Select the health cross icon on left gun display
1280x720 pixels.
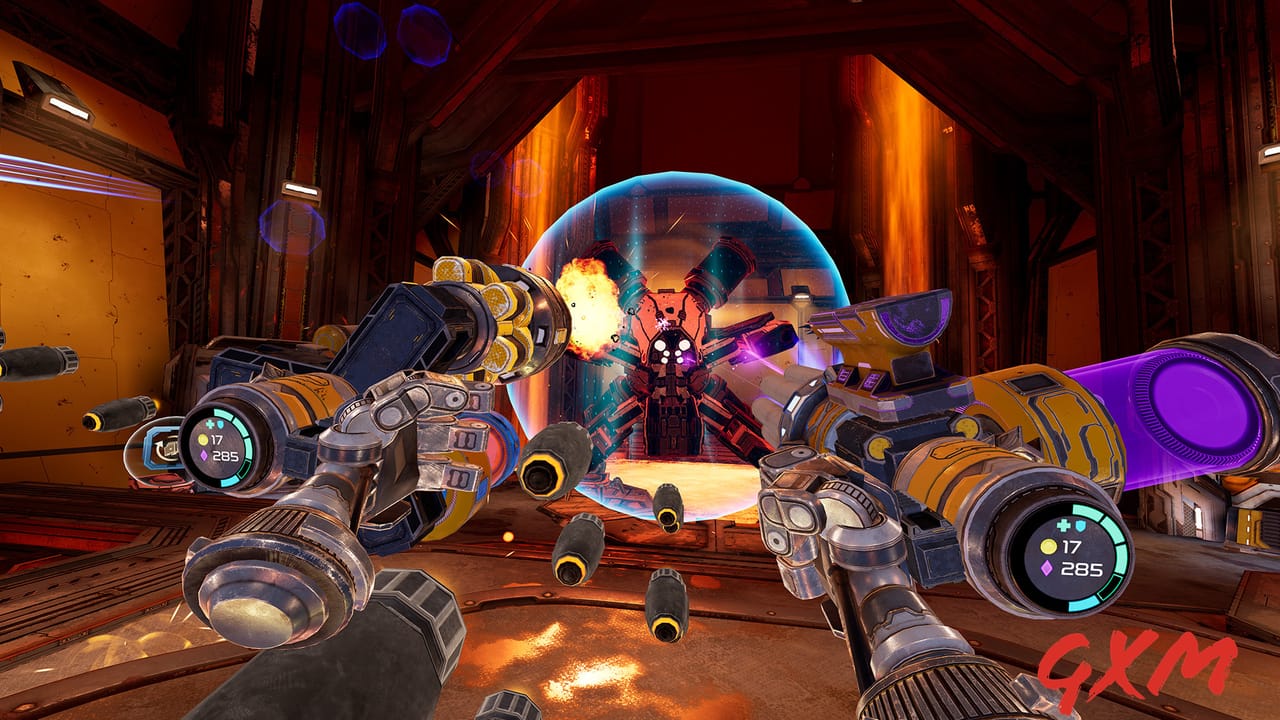pos(210,424)
